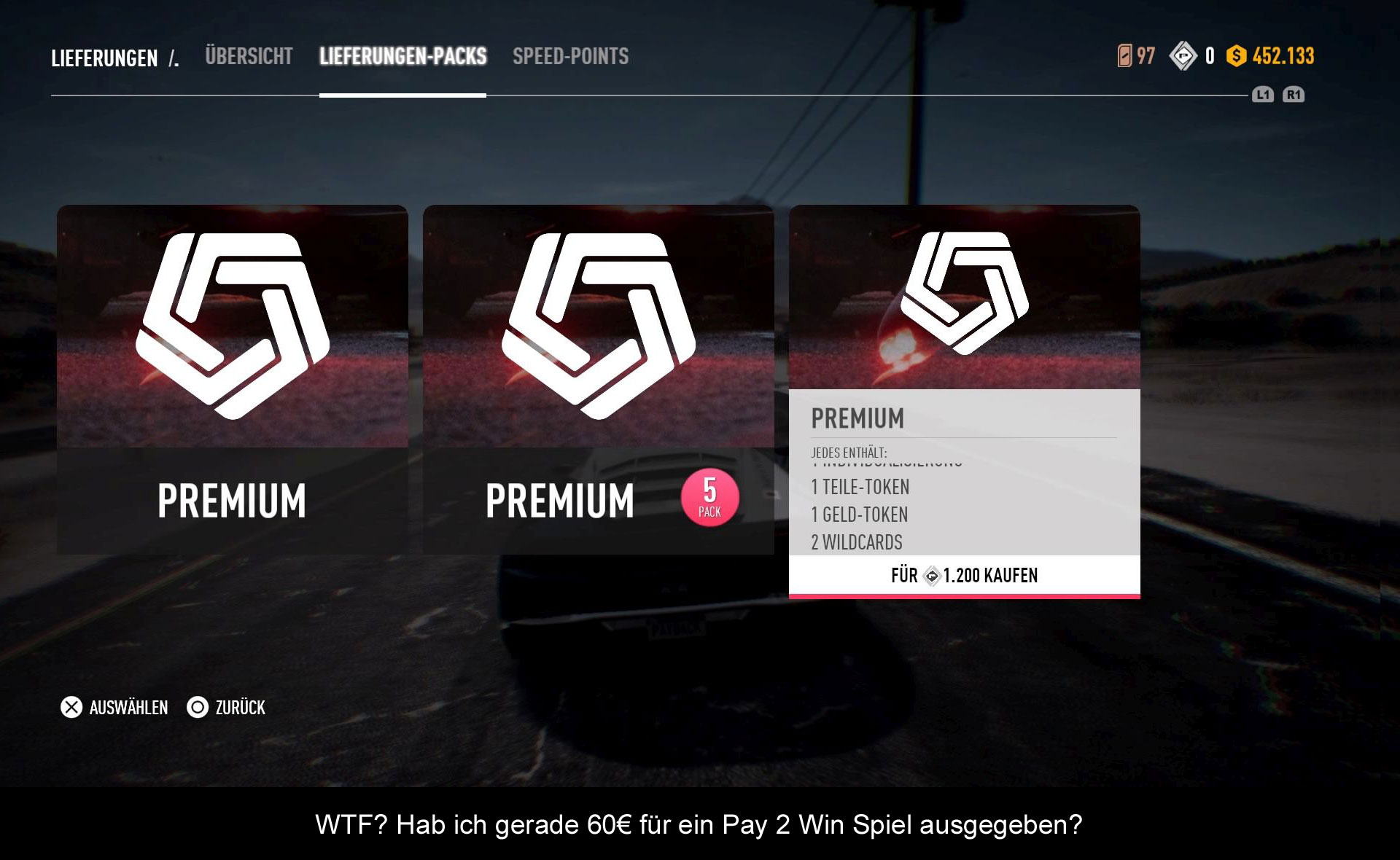Screen dimensions: 1400x860
Task: Open the Speed-Points tab
Action: click(x=570, y=57)
